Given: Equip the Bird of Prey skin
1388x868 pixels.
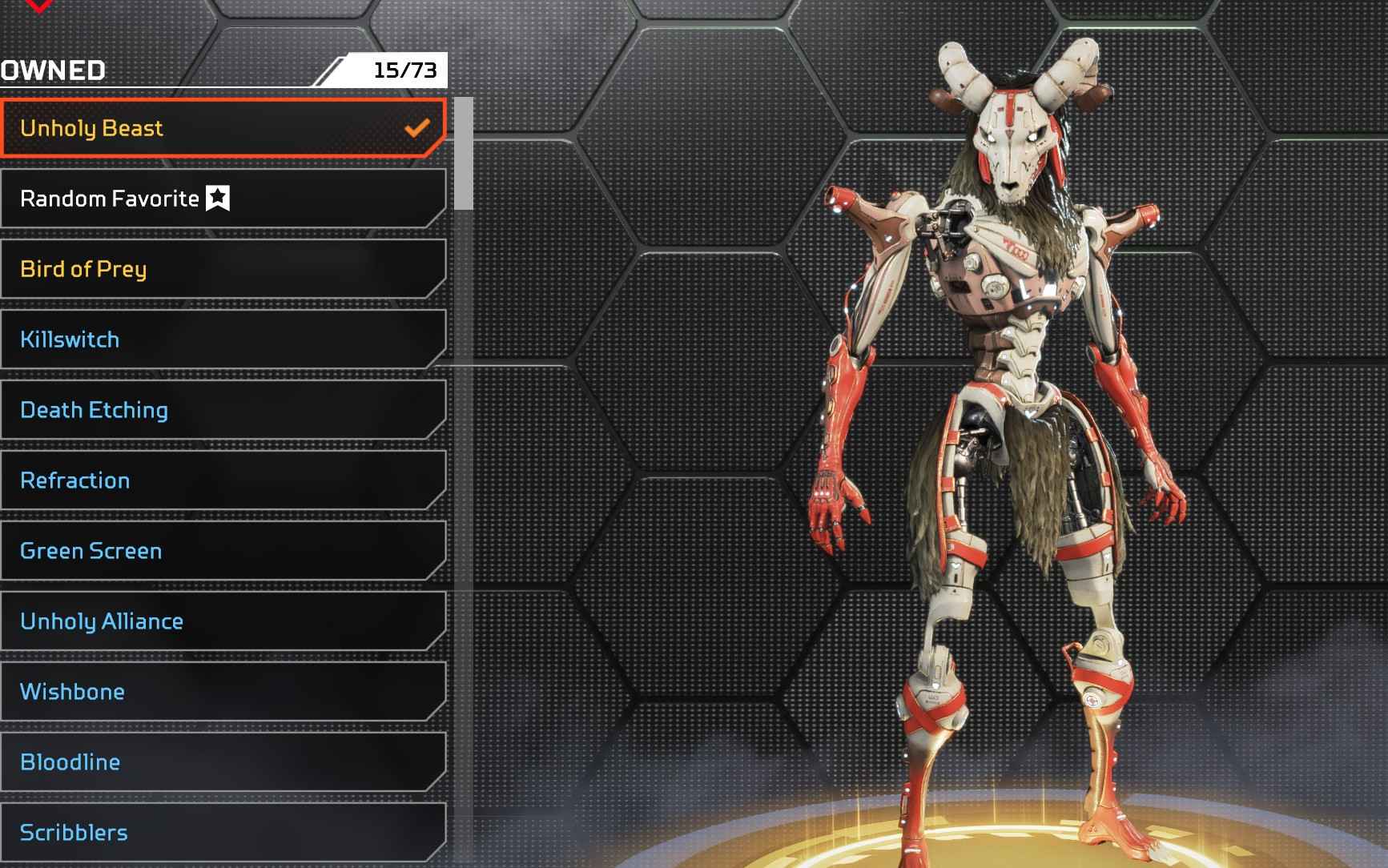Looking at the screenshot, I should point(223,269).
